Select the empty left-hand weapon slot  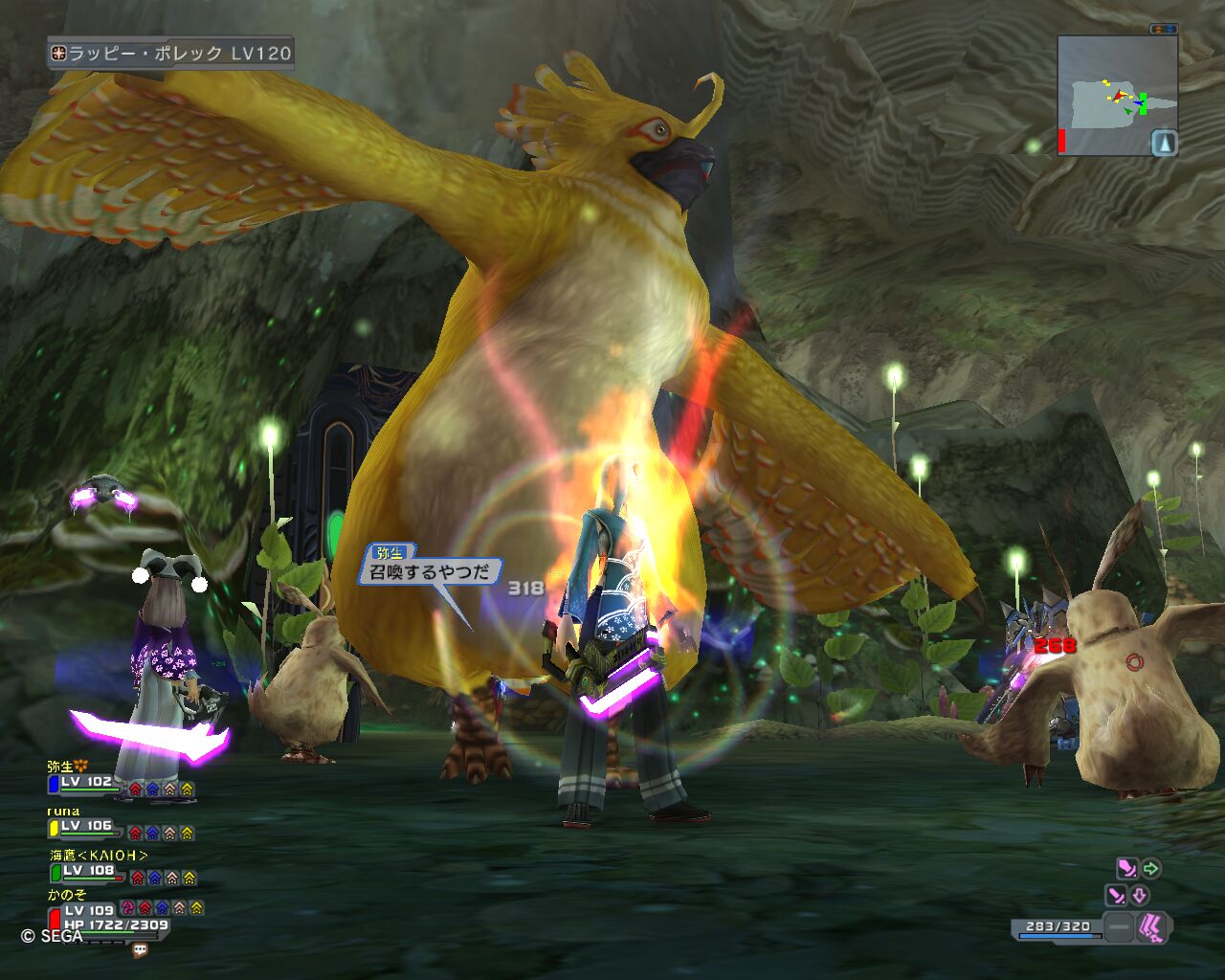pos(1118,927)
